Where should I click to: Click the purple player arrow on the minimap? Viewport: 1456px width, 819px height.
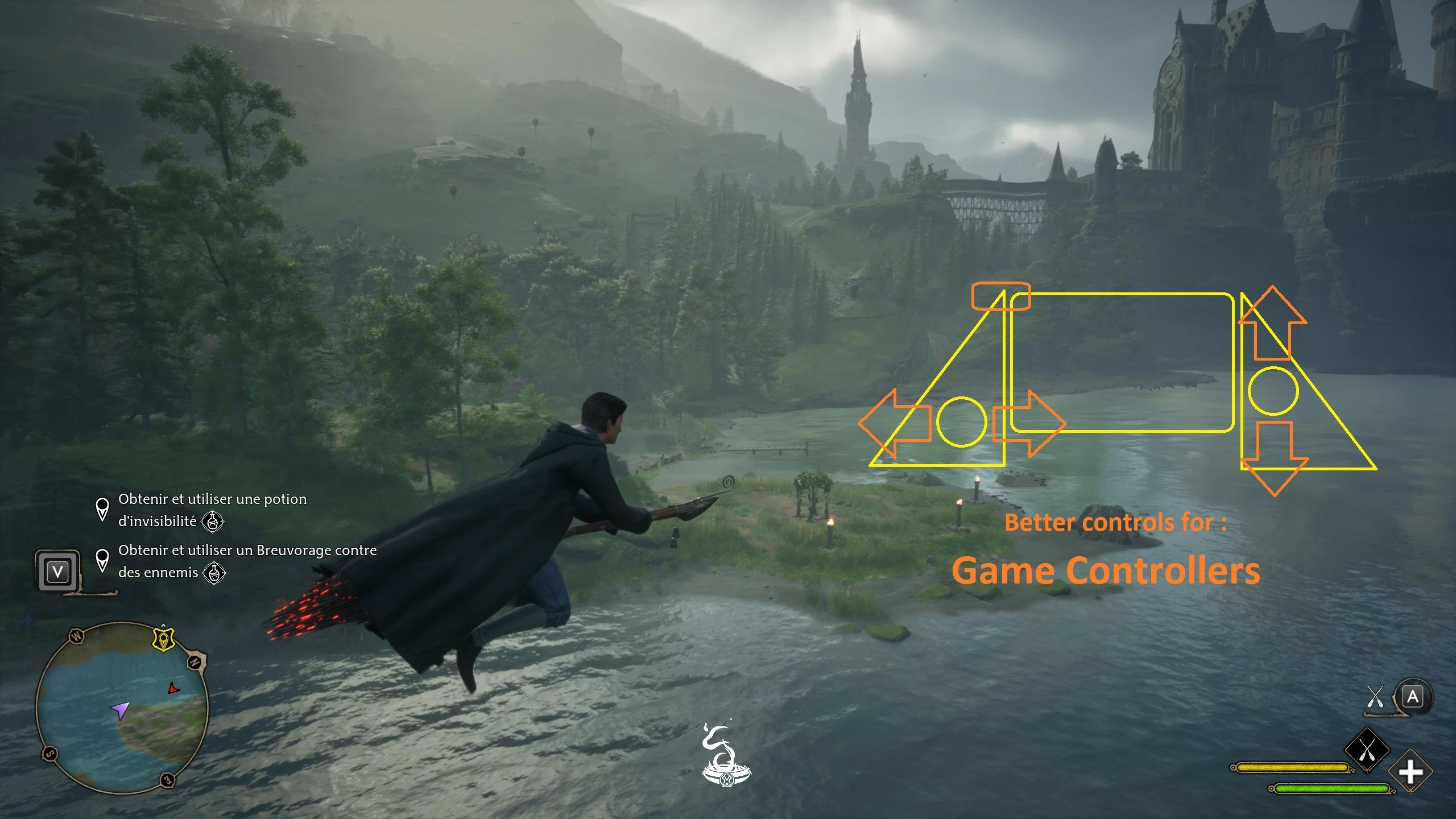pyautogui.click(x=119, y=710)
